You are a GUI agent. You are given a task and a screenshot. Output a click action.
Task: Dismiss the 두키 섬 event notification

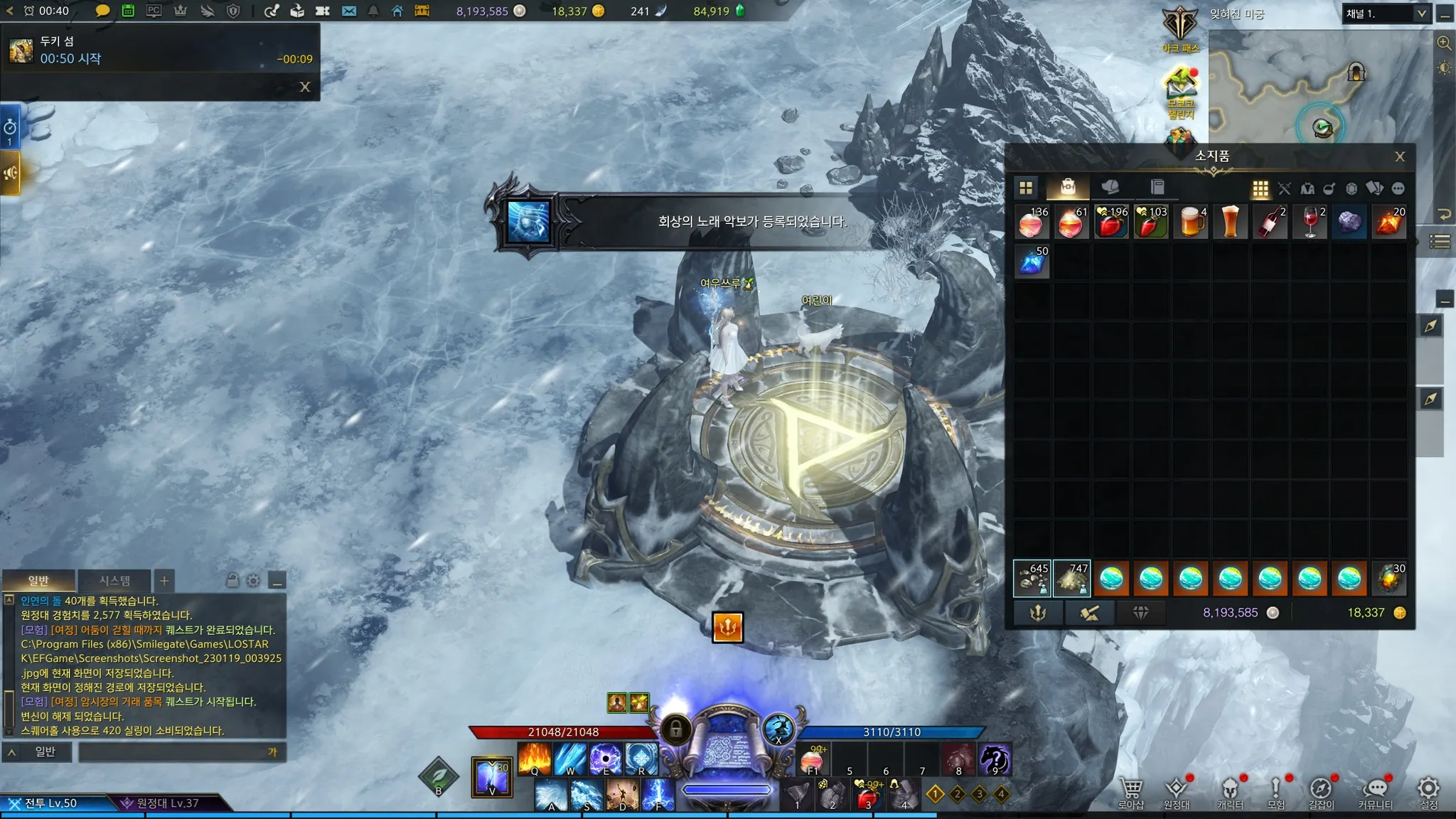[305, 87]
